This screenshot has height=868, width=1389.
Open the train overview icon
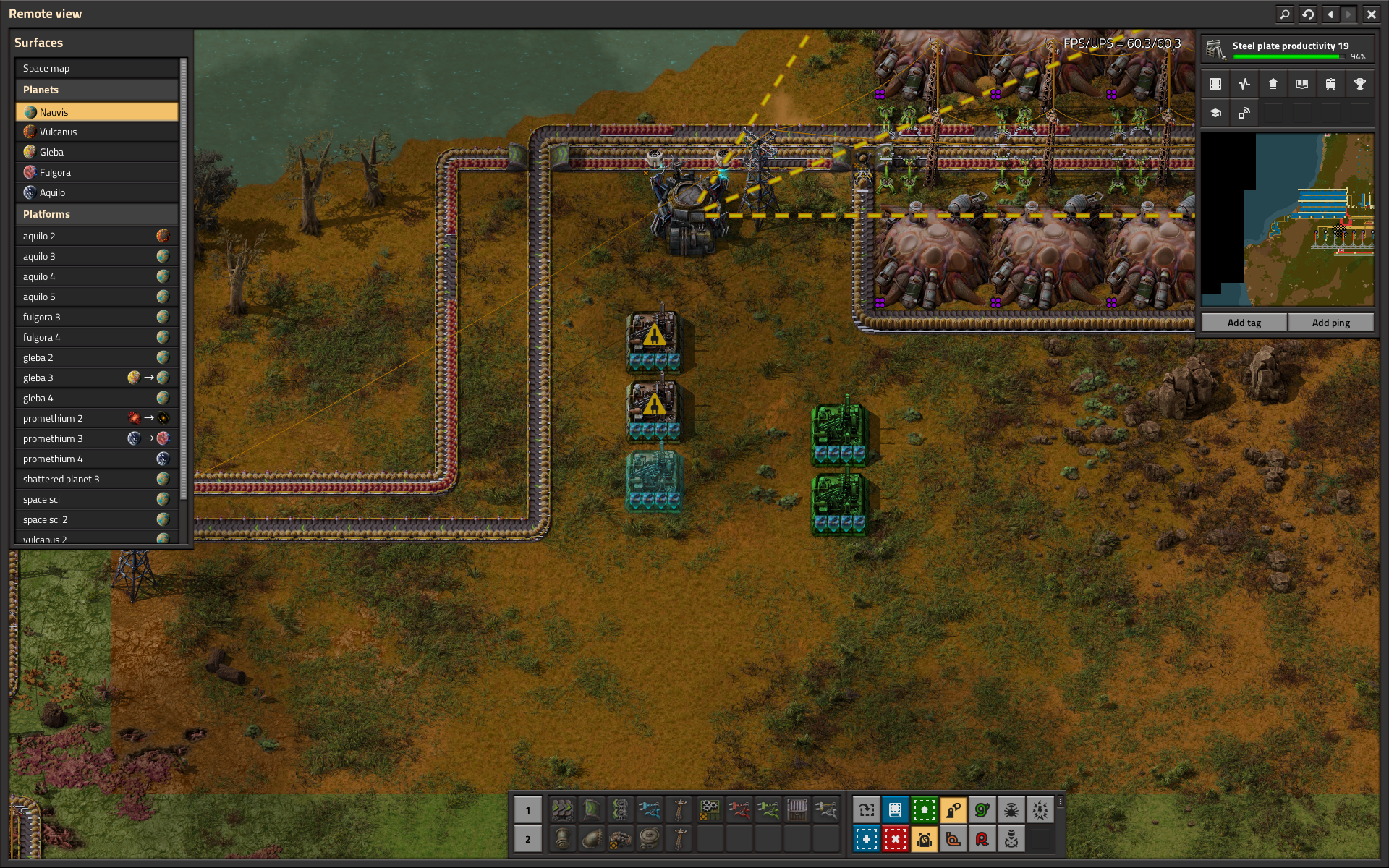(1331, 83)
